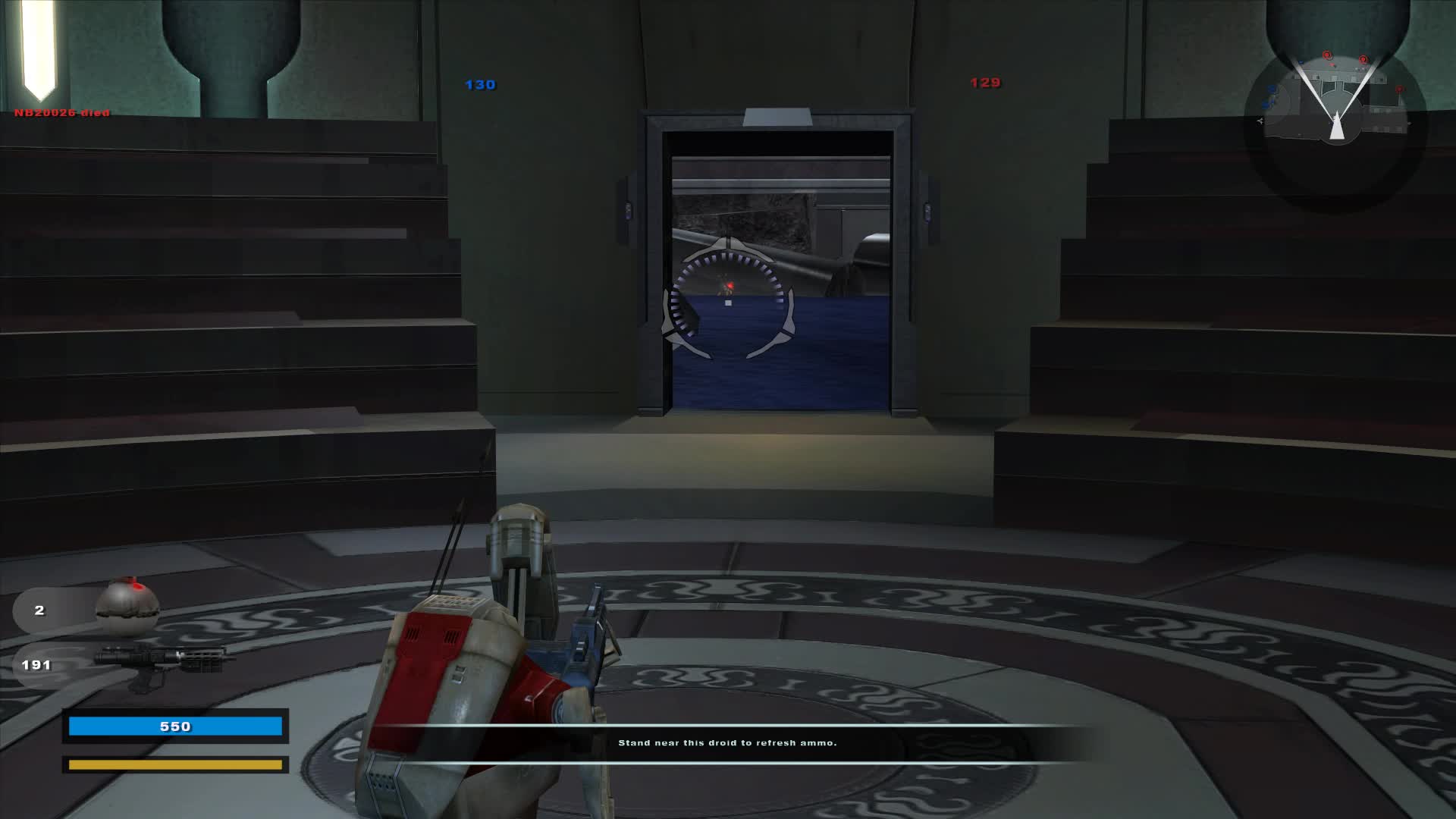Viewport: 1456px width, 819px height.
Task: Click the 'Stand near this droid to refresh ammo' message
Action: click(x=728, y=743)
